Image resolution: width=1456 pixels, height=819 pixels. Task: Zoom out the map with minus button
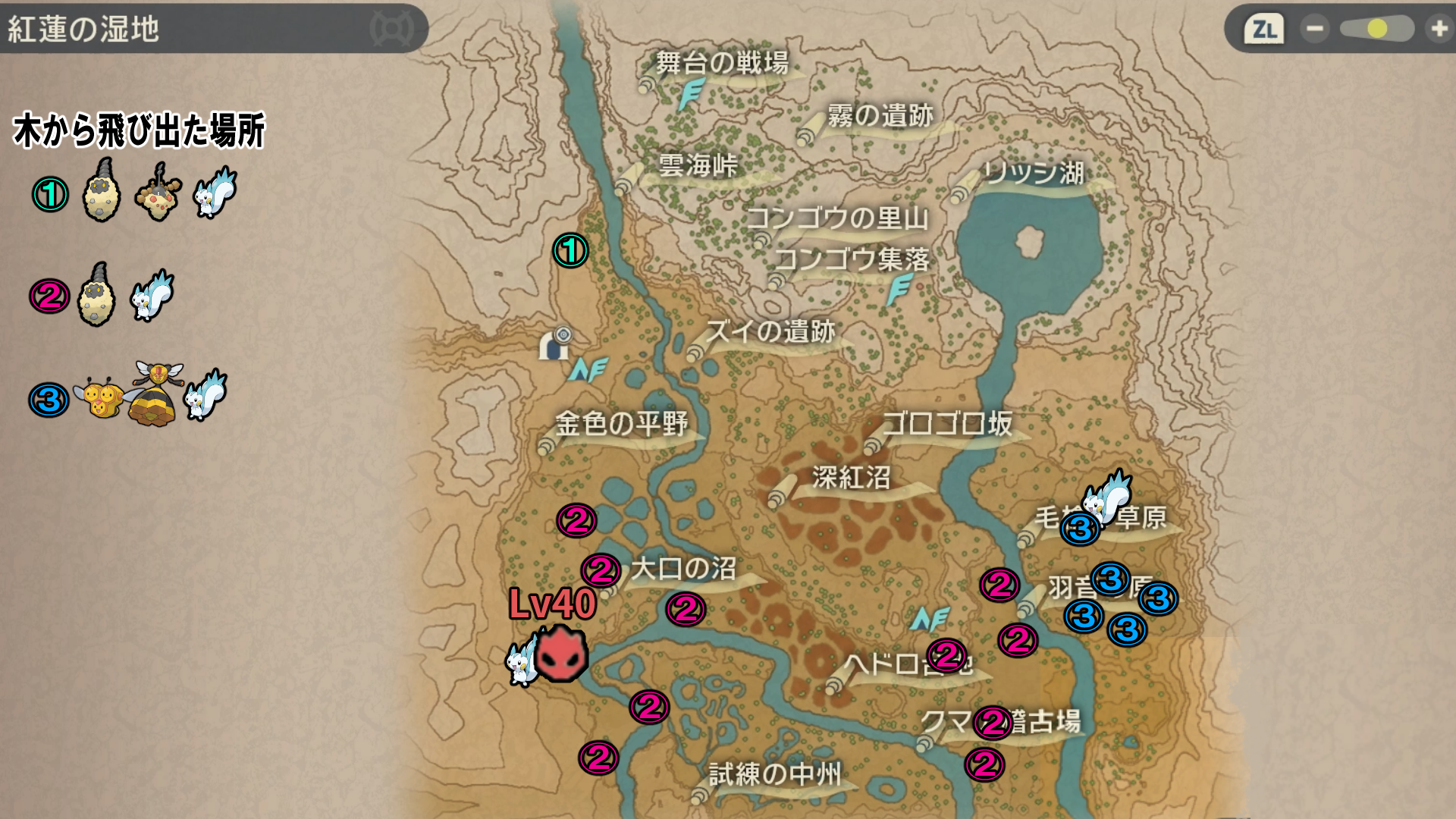(1314, 29)
